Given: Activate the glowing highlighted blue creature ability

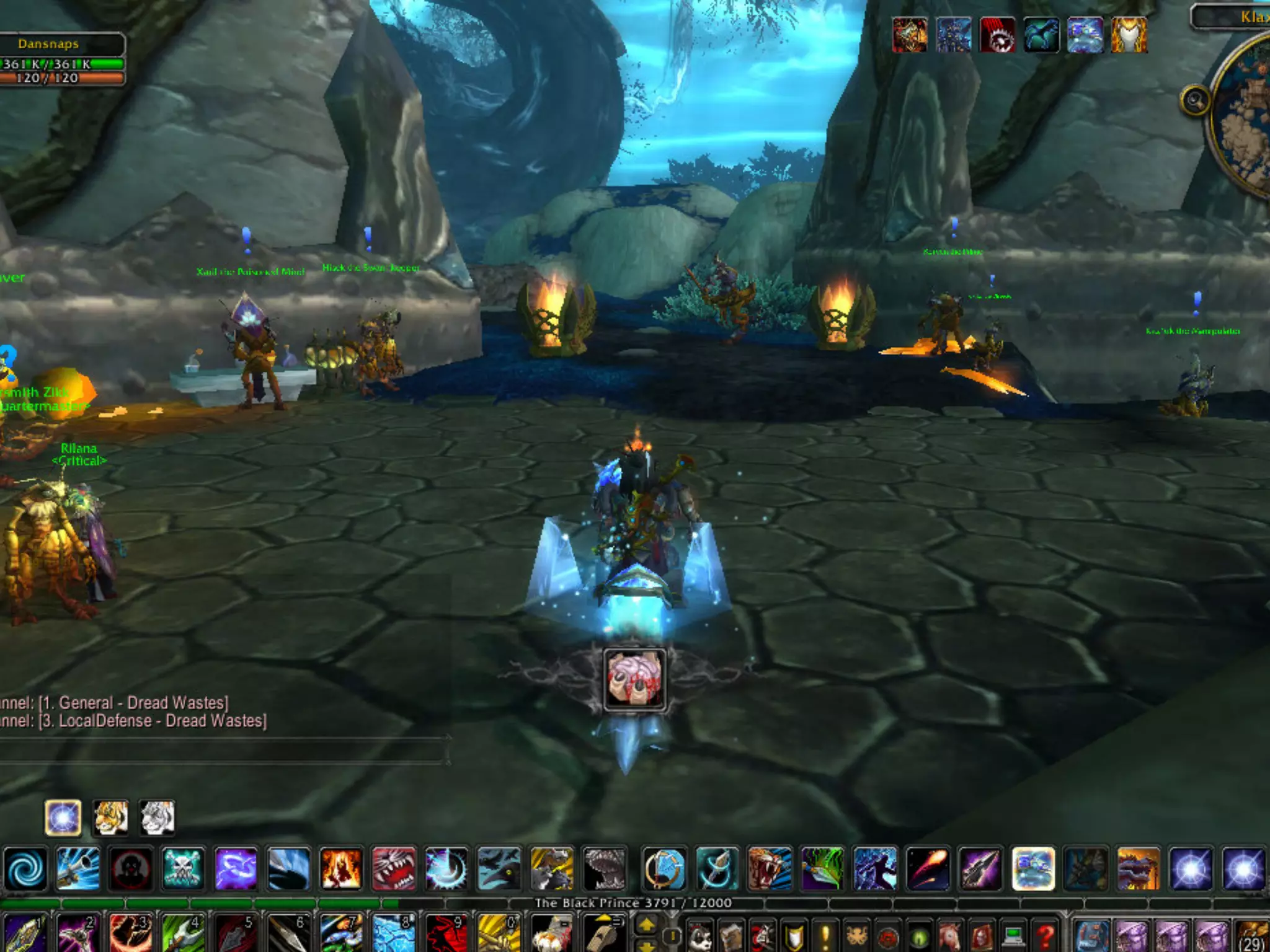Looking at the screenshot, I should tap(1033, 869).
